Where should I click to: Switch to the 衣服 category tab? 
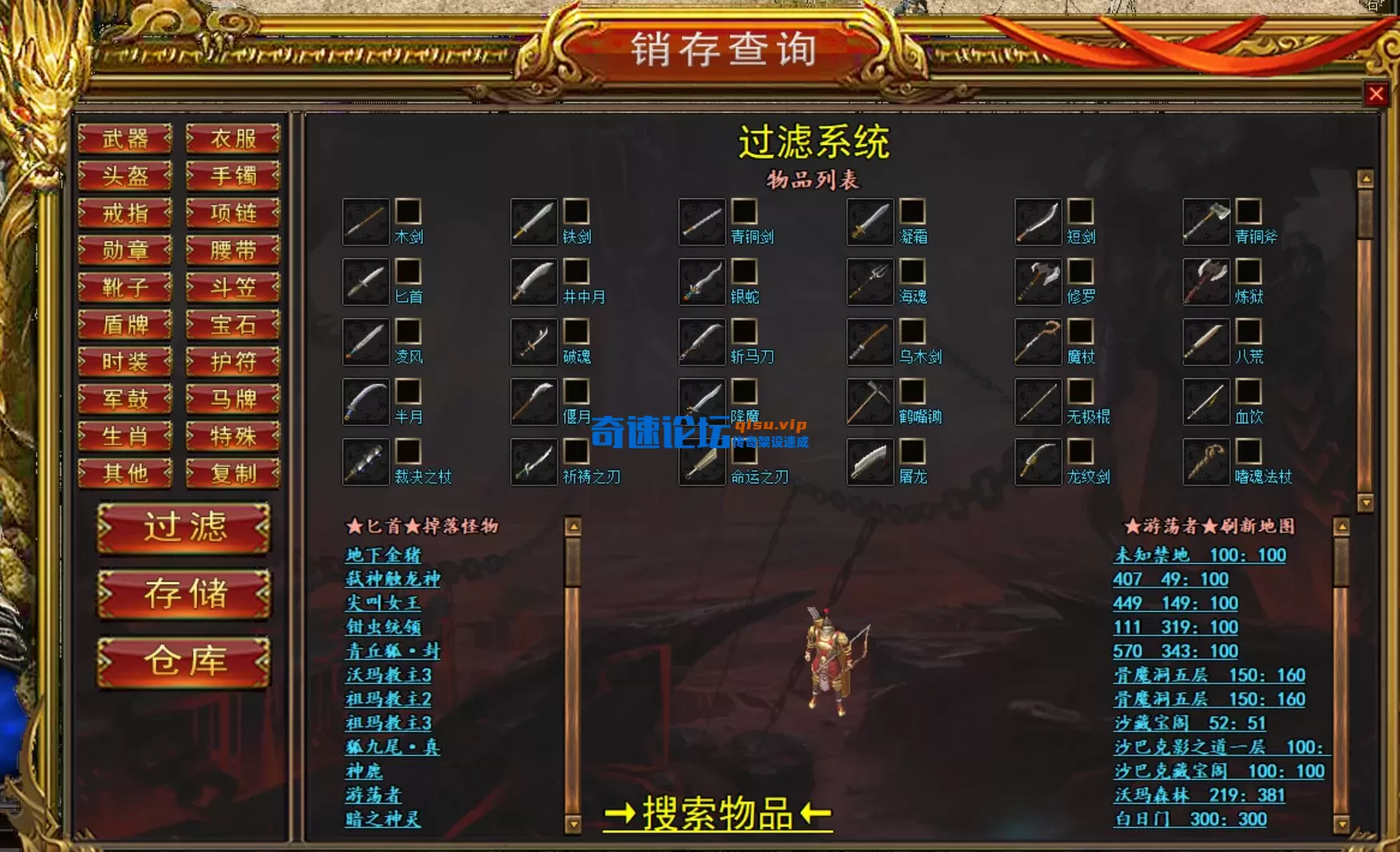click(x=231, y=139)
